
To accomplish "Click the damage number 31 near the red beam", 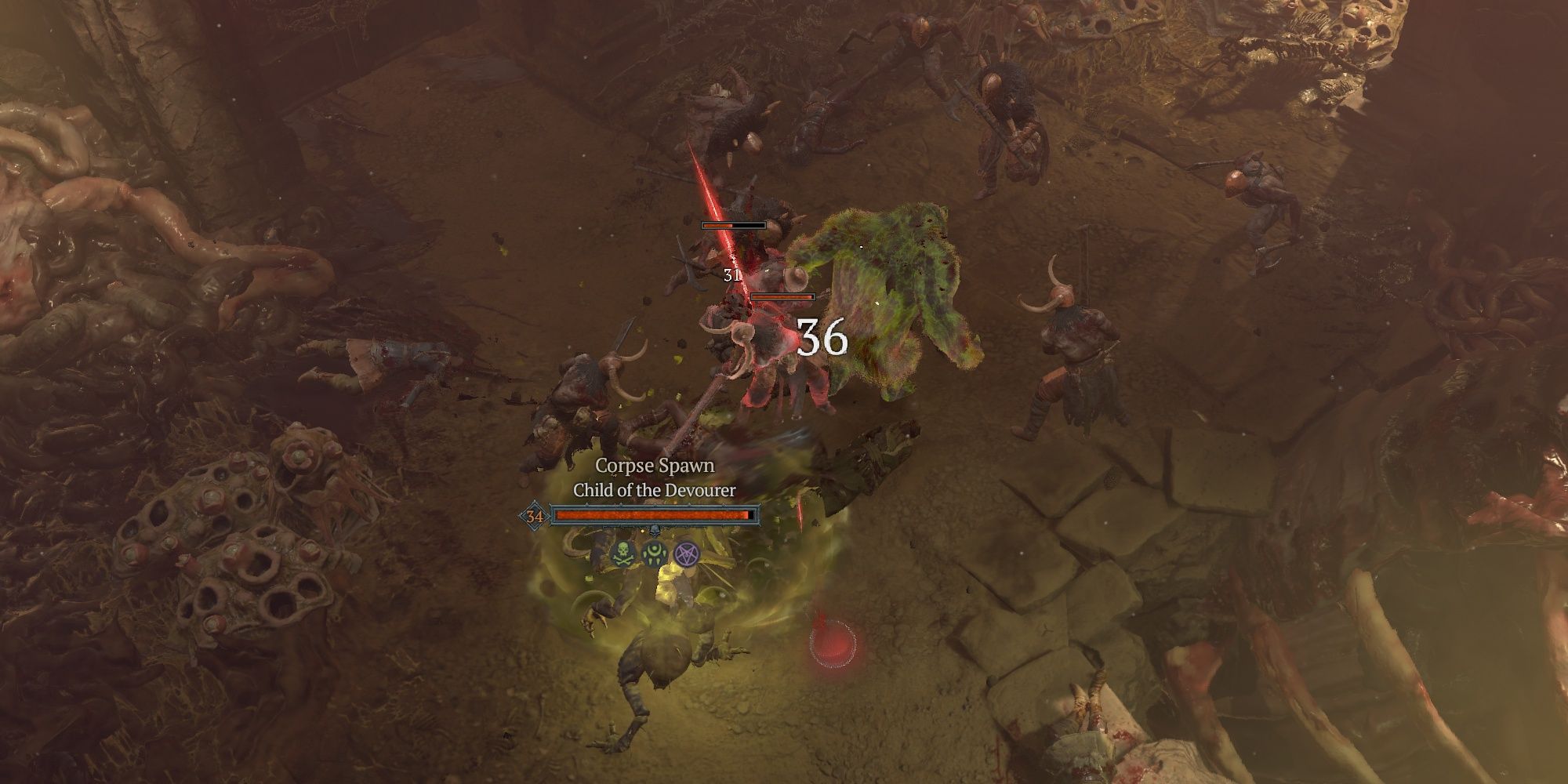I will point(732,274).
